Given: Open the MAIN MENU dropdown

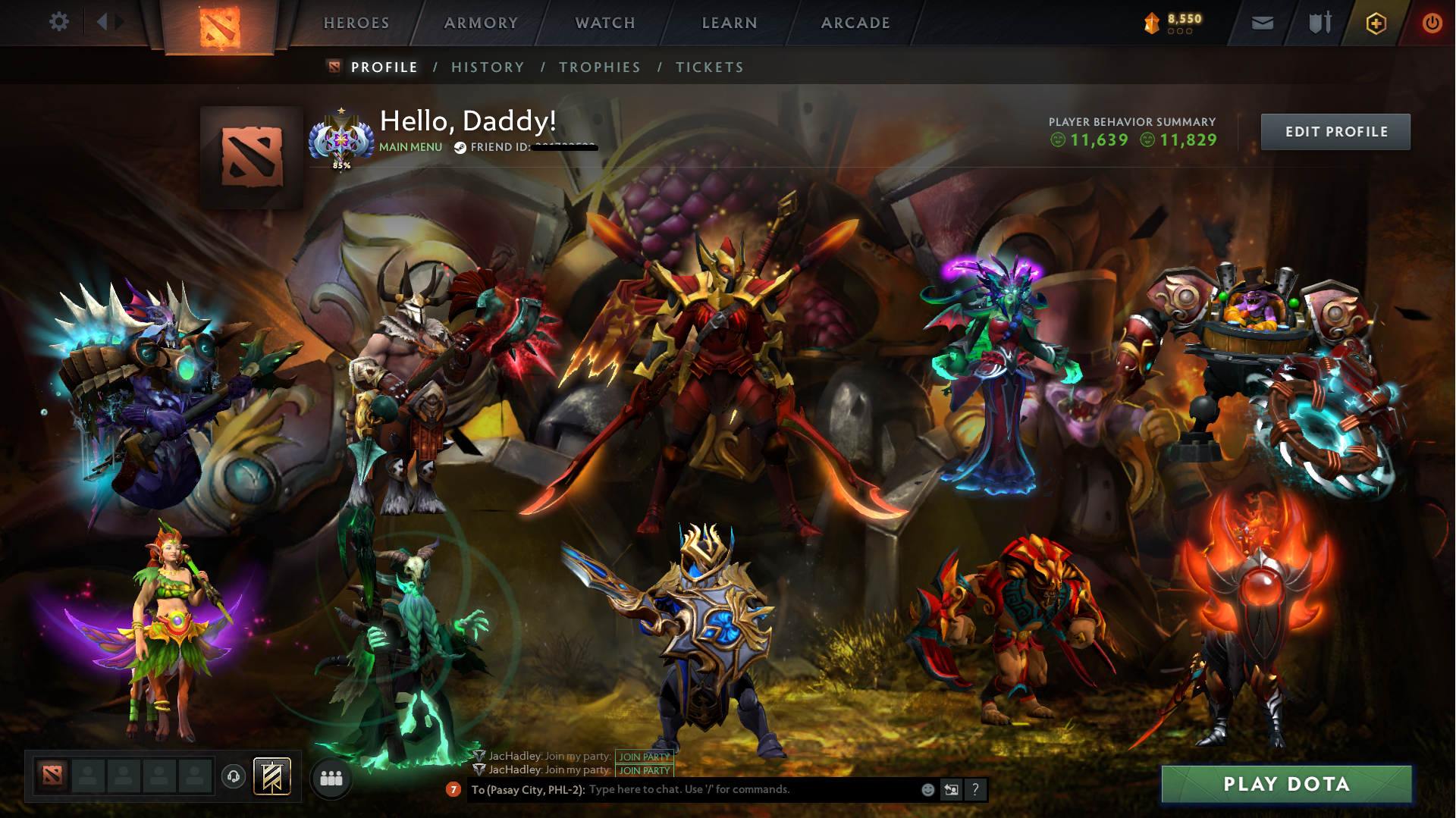Looking at the screenshot, I should coord(410,146).
